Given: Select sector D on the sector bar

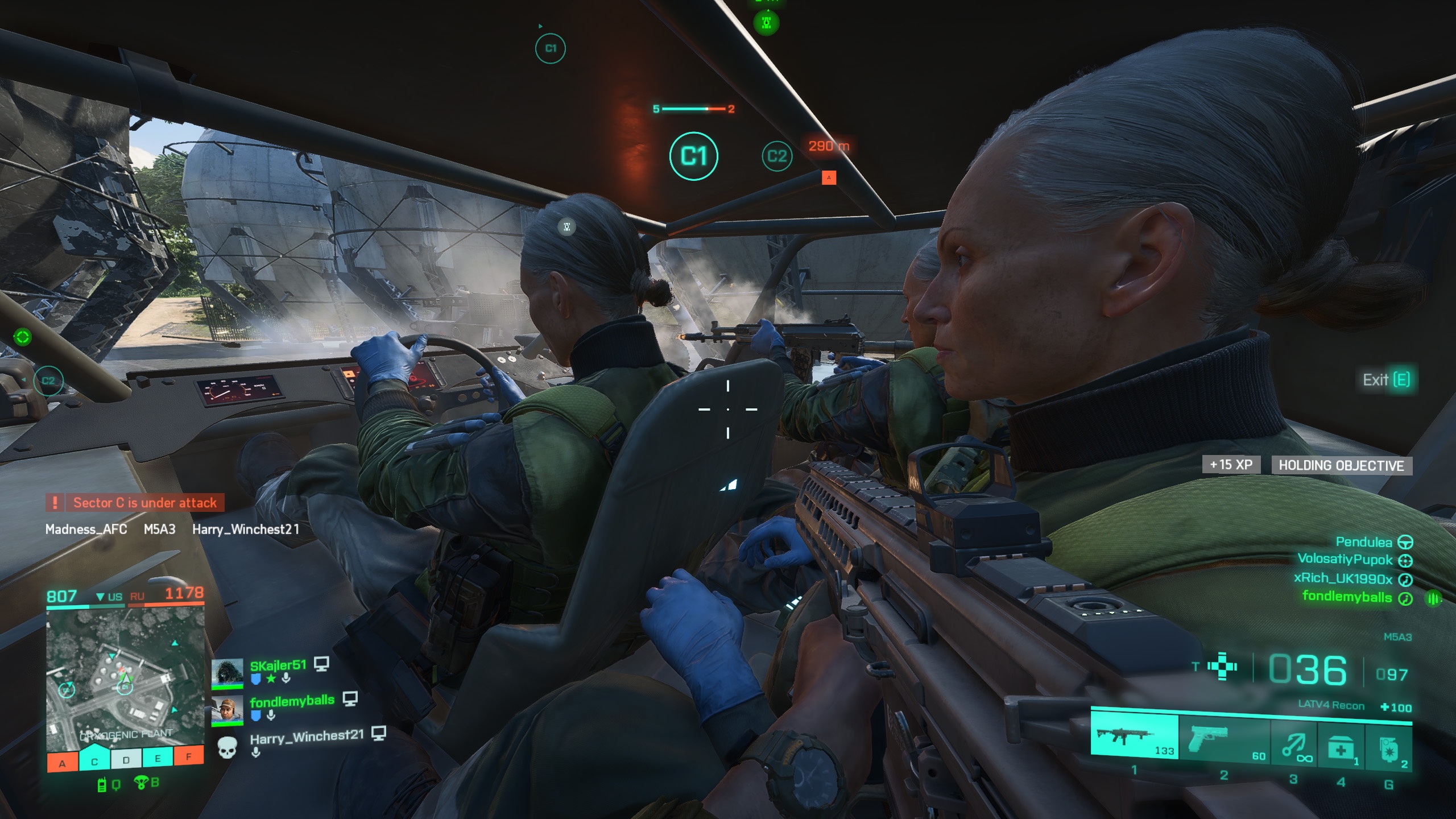Looking at the screenshot, I should tap(126, 759).
